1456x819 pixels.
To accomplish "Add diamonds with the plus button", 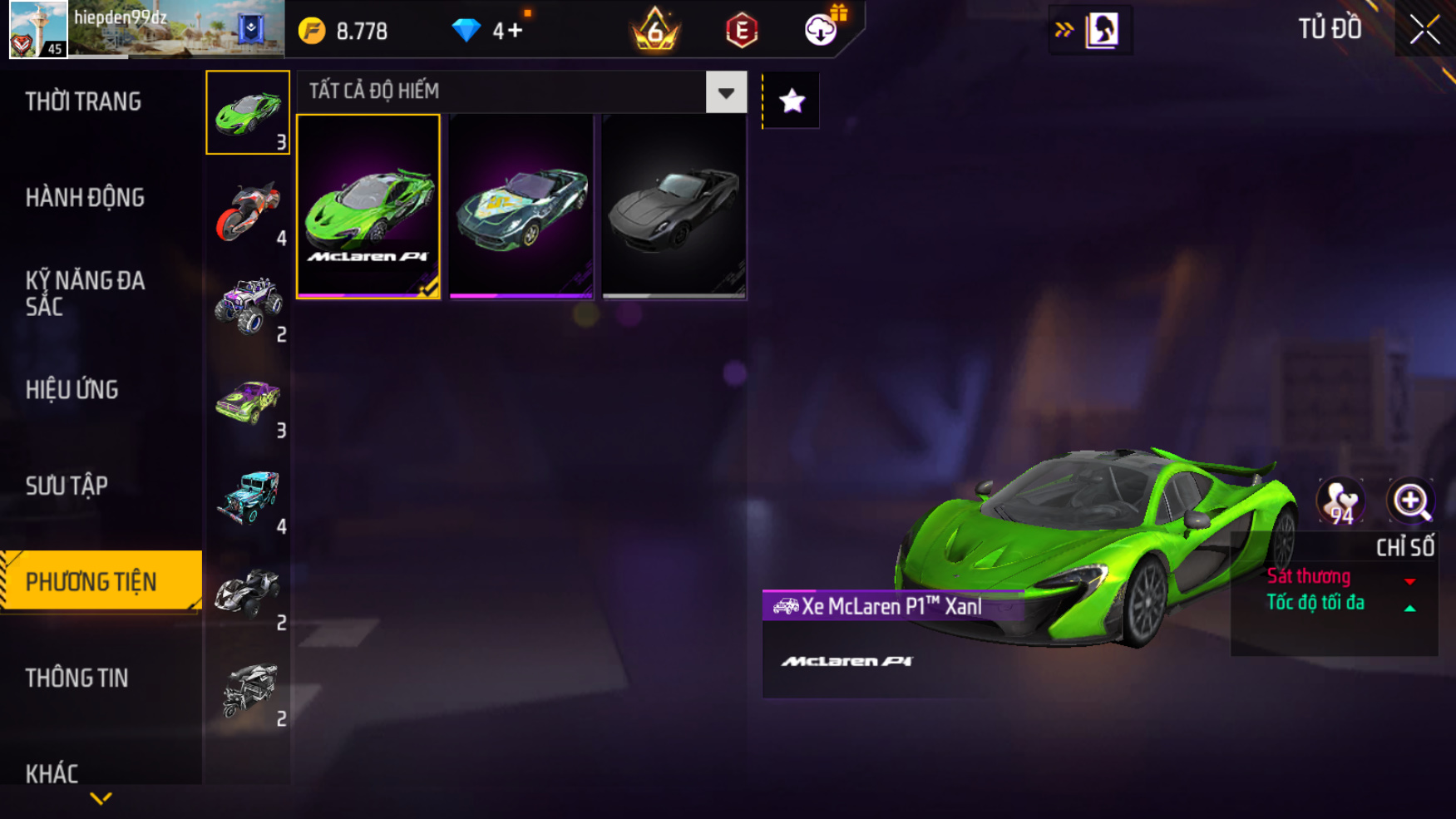I will (x=516, y=31).
